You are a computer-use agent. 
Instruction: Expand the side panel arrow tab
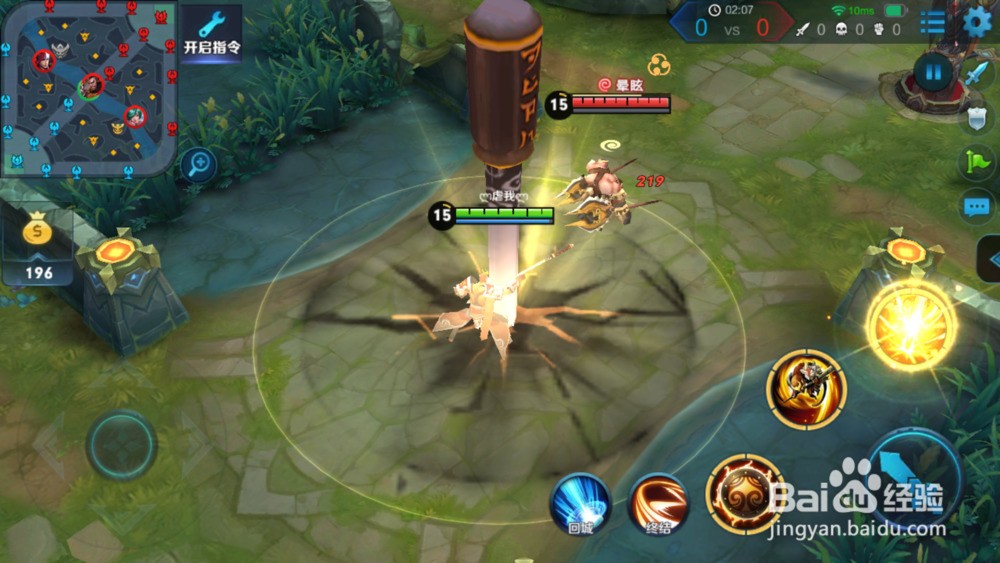point(989,259)
